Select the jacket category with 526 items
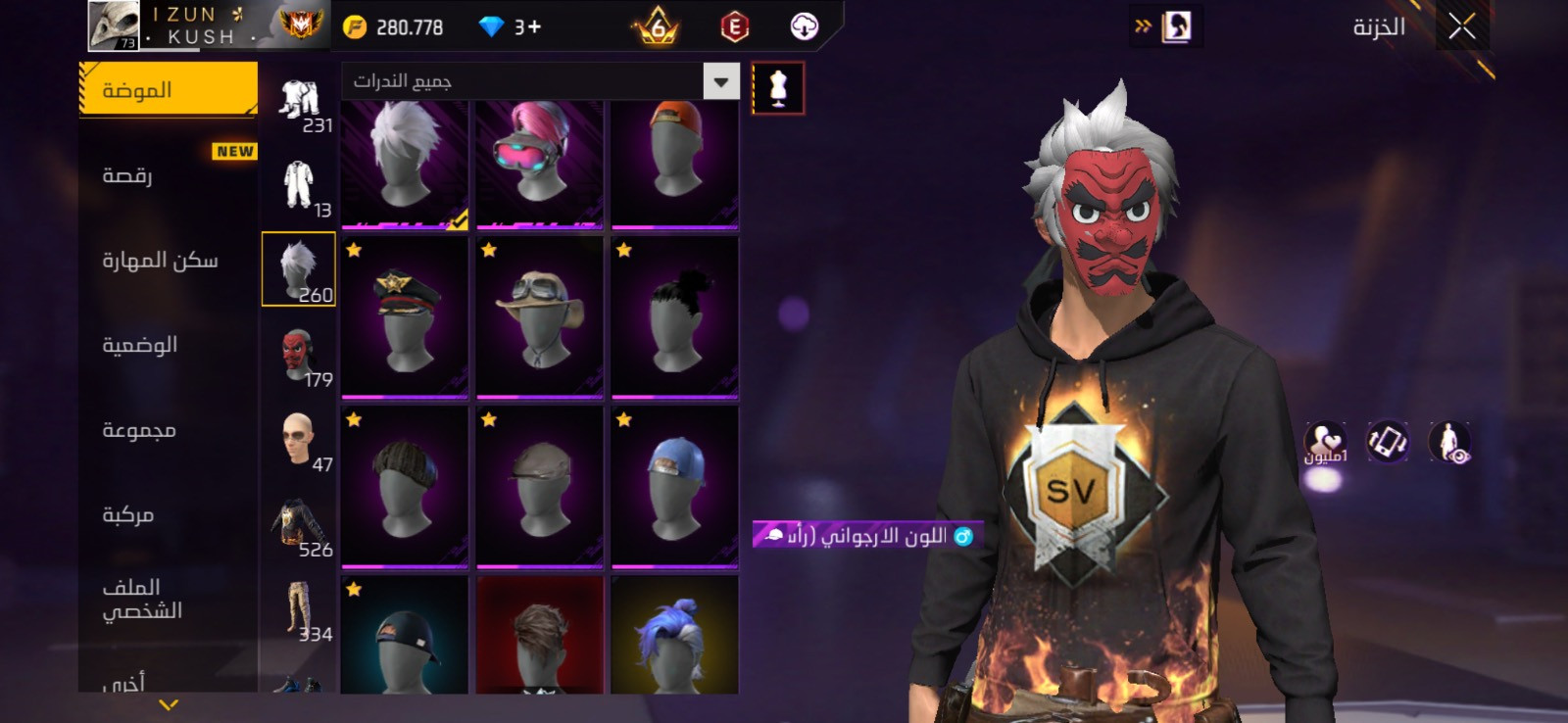 click(299, 524)
